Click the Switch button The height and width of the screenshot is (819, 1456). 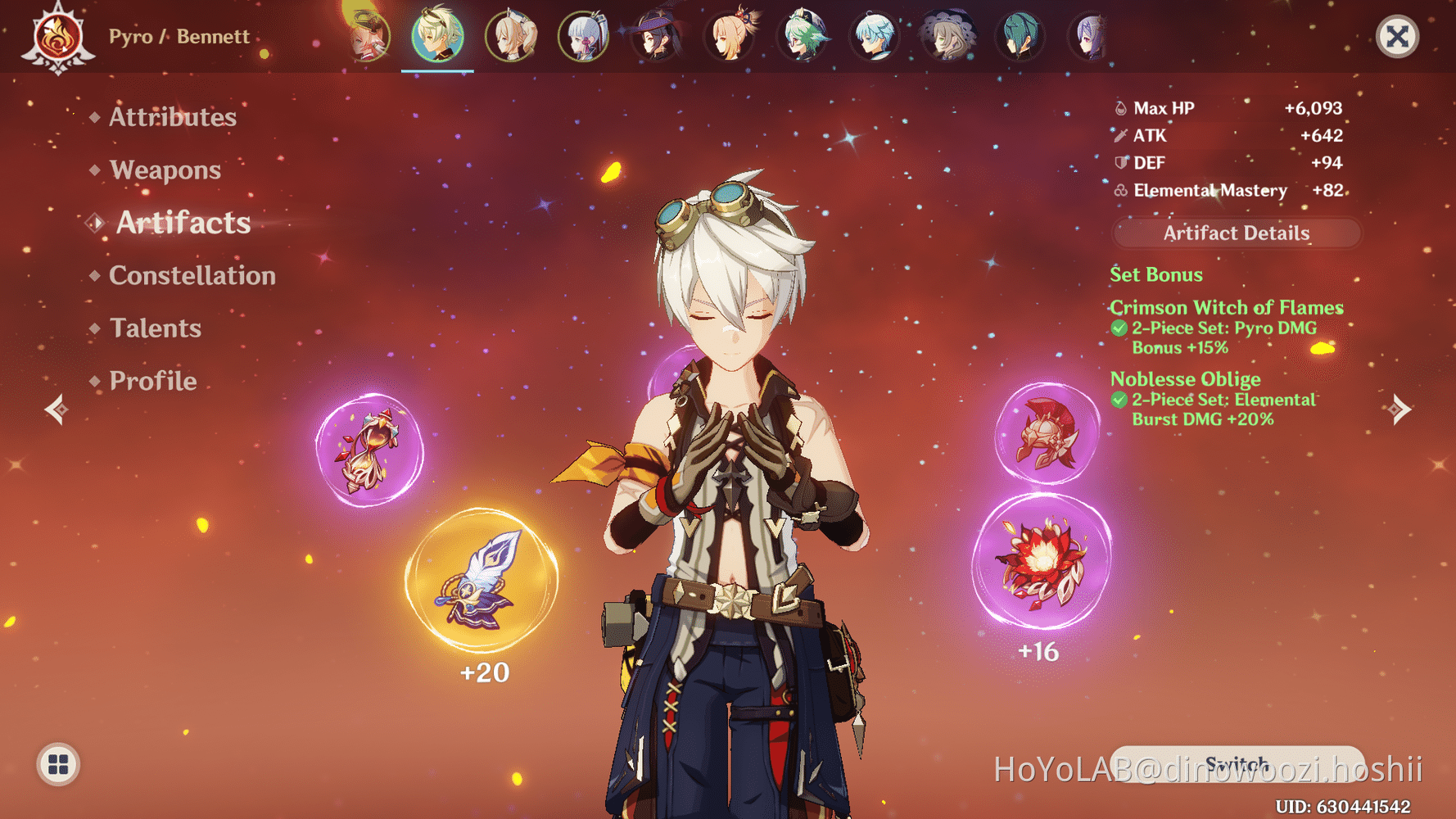click(1236, 764)
